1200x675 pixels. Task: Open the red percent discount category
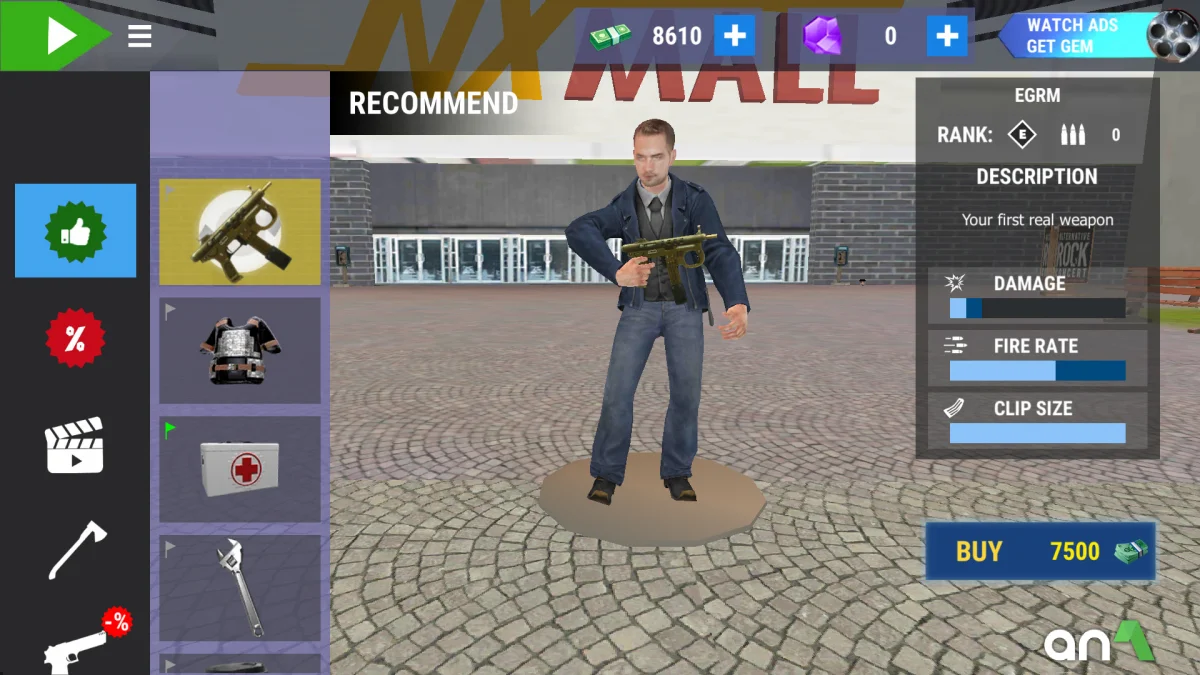point(75,339)
